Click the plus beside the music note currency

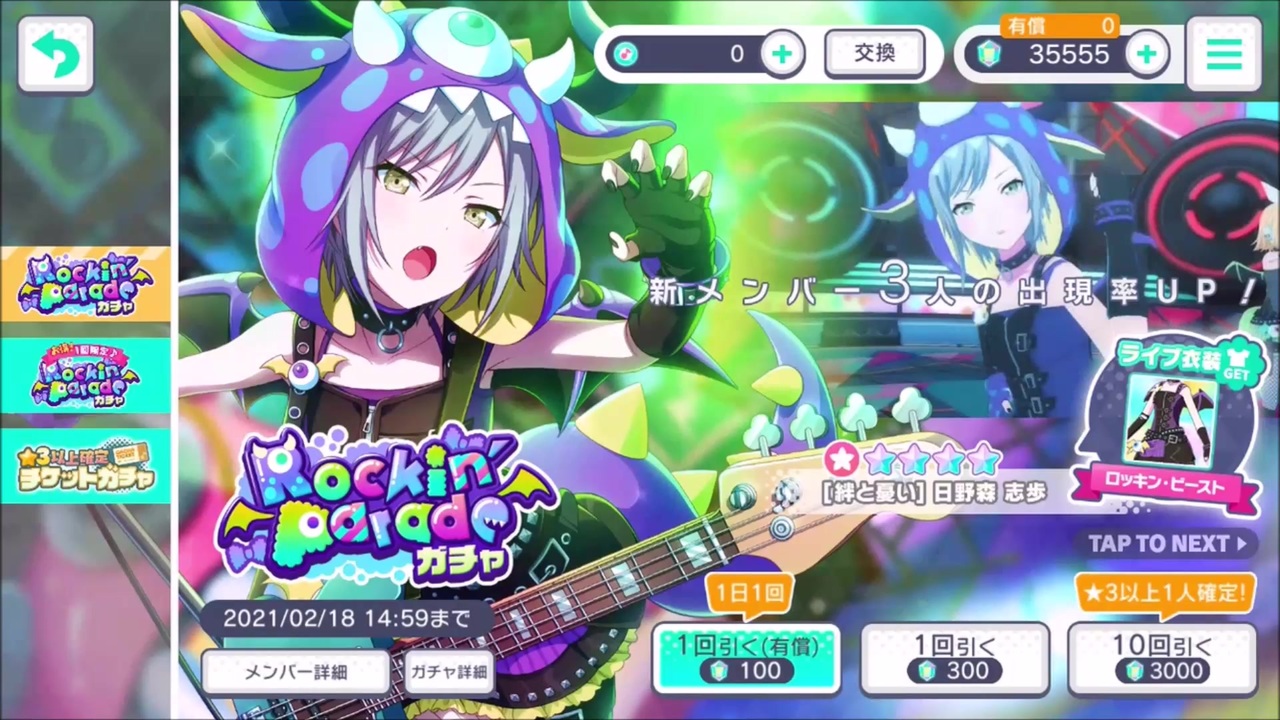point(782,54)
